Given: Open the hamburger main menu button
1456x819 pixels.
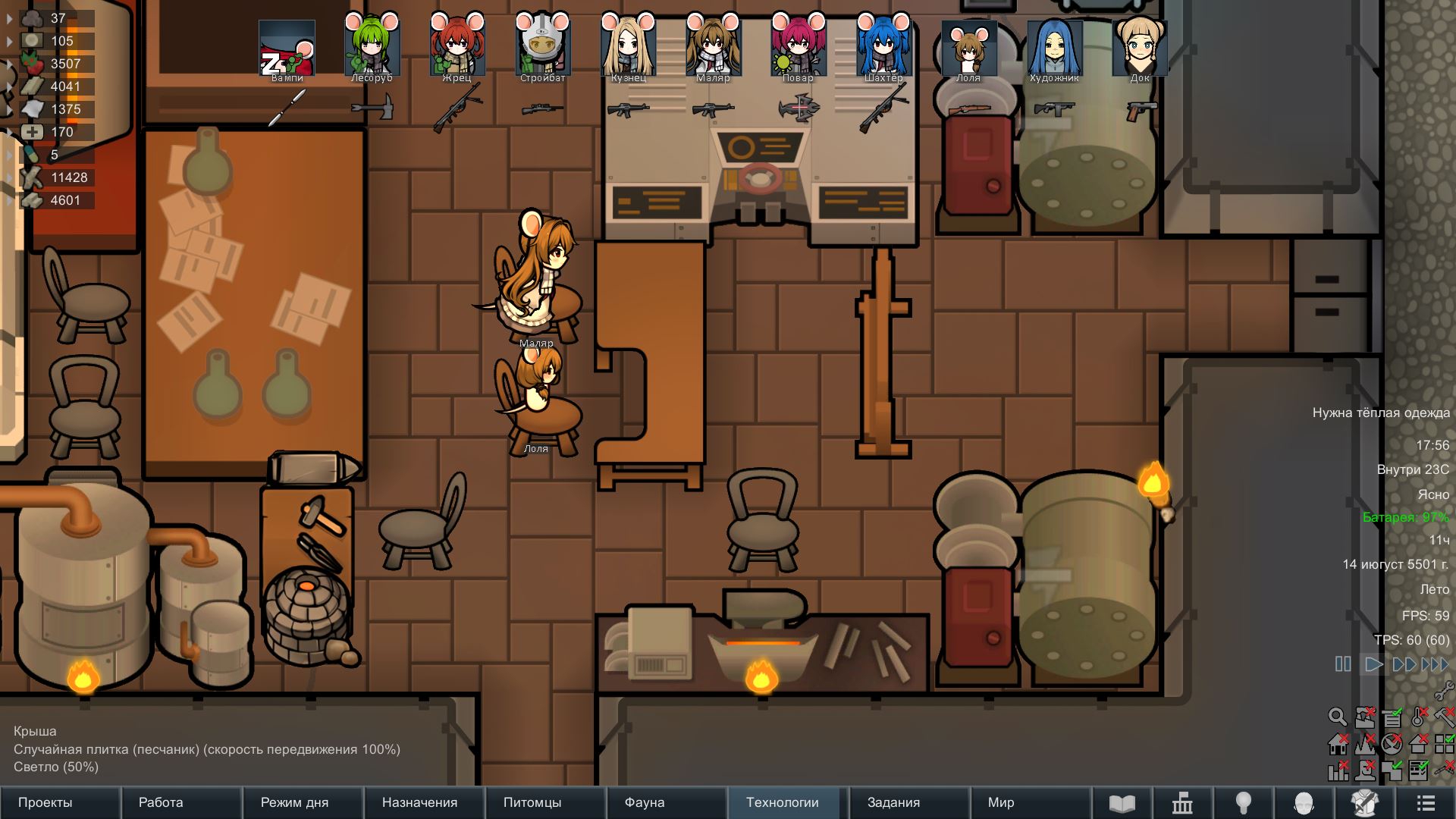Looking at the screenshot, I should pyautogui.click(x=1426, y=802).
